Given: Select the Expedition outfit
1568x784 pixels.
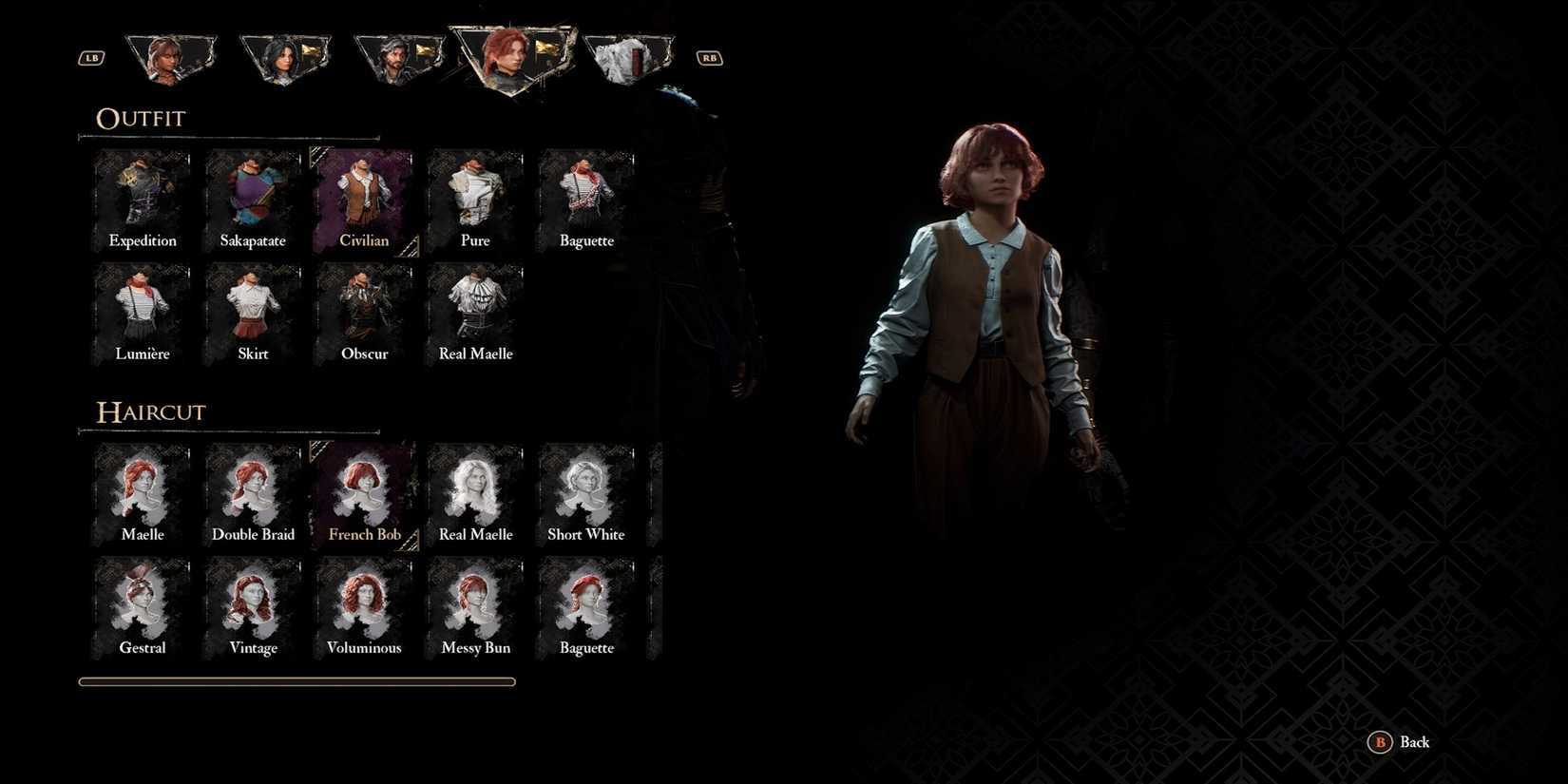Looking at the screenshot, I should pyautogui.click(x=142, y=195).
